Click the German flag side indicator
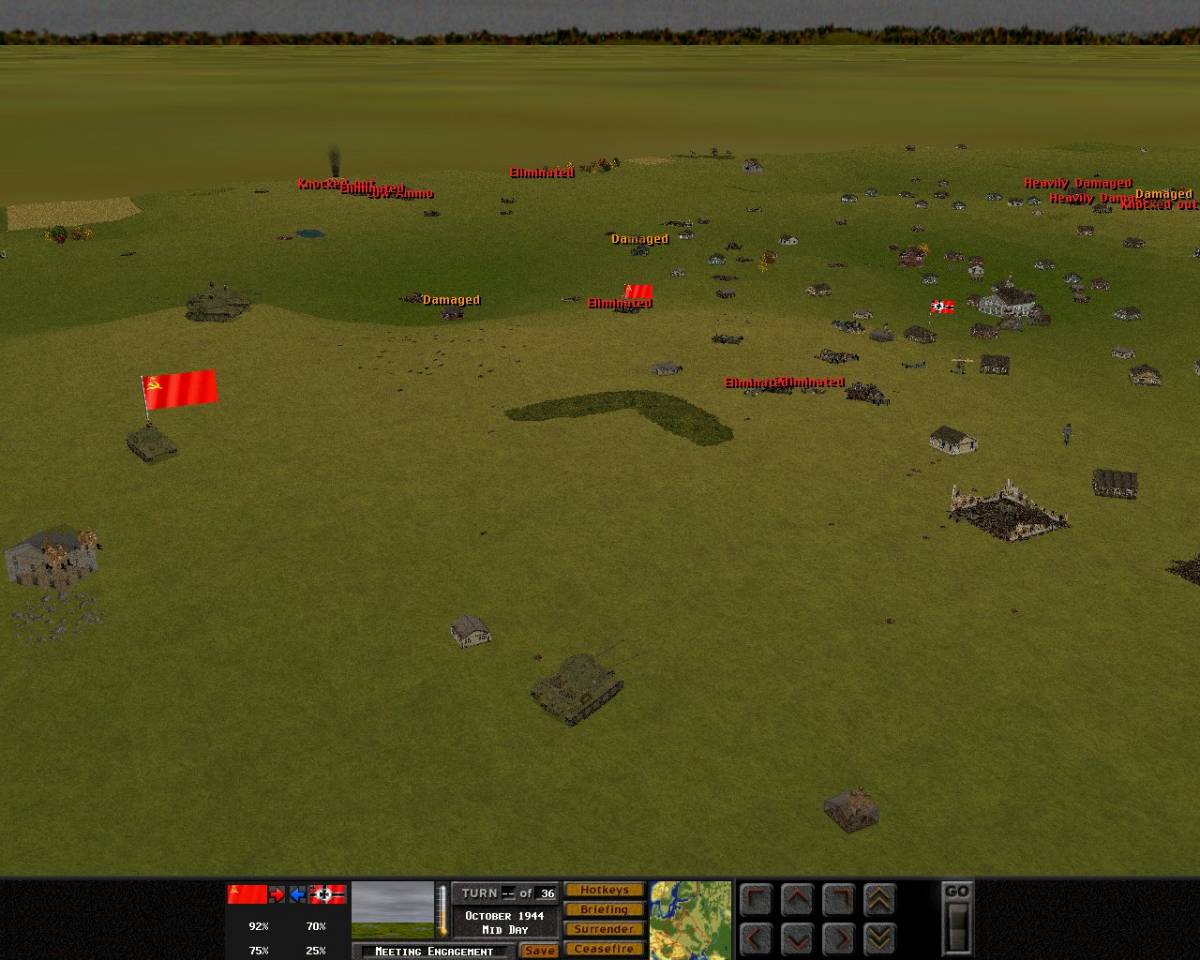1200x960 pixels. click(327, 894)
